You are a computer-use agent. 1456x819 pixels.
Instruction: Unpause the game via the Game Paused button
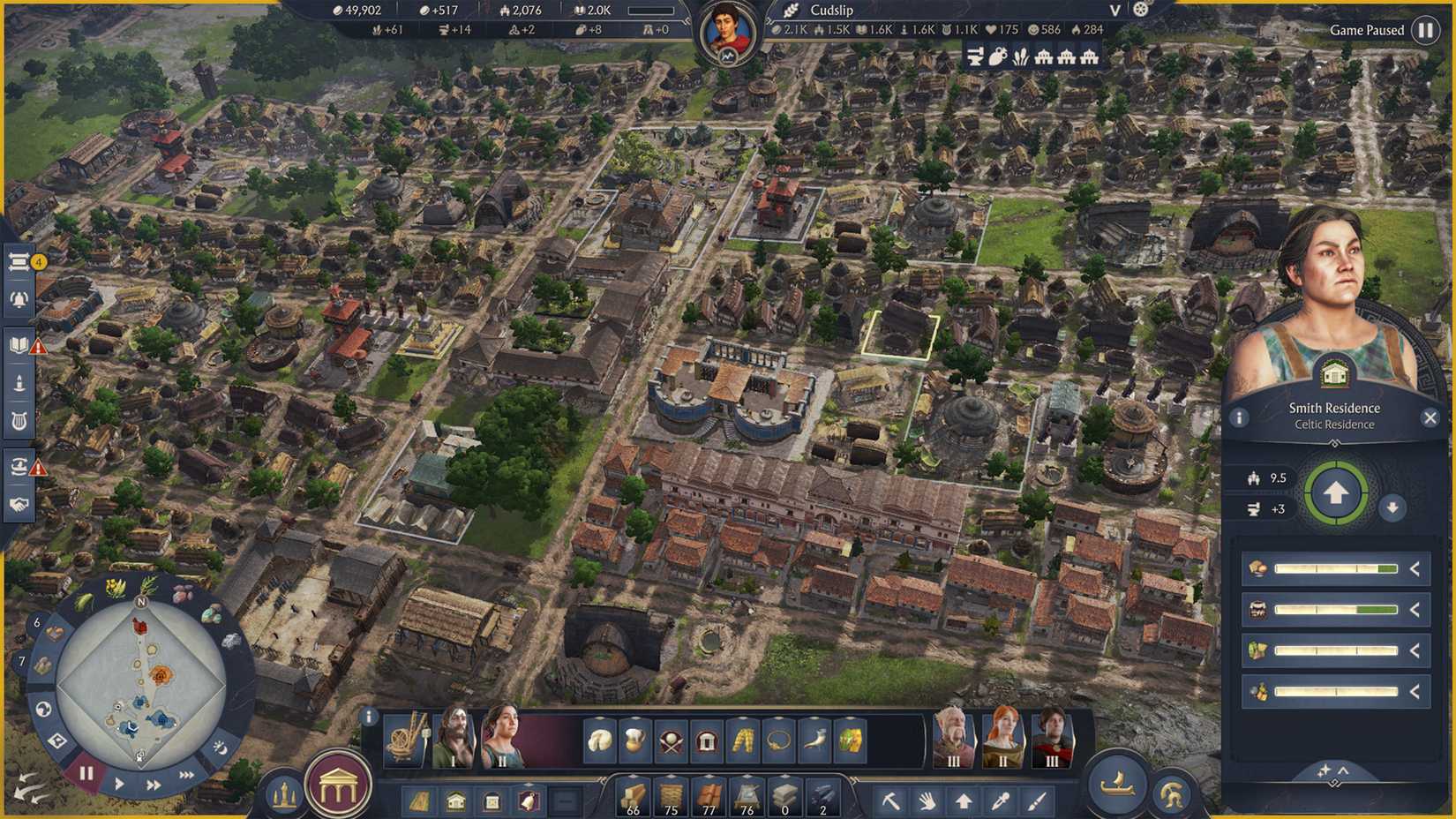pyautogui.click(x=1427, y=29)
